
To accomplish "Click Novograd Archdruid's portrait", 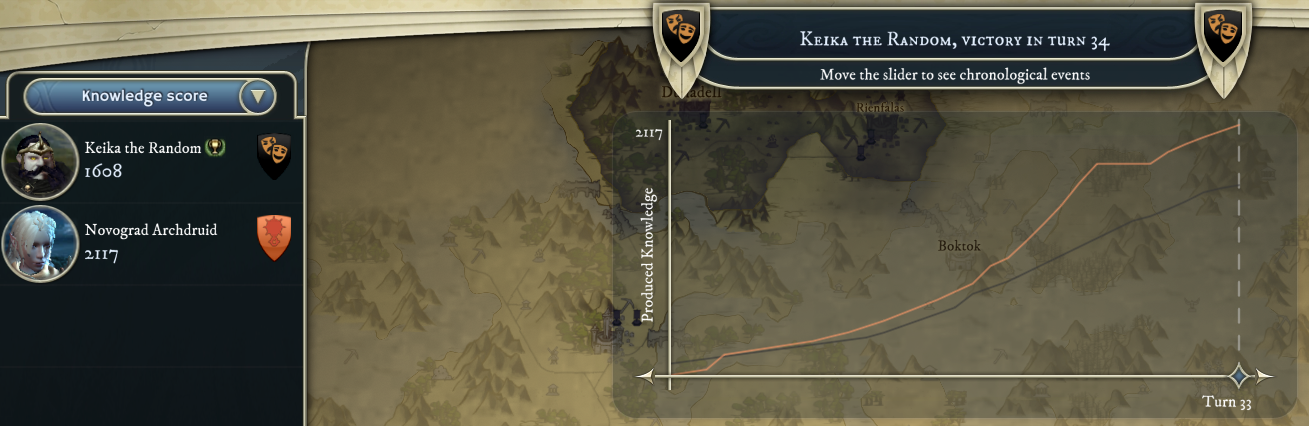I will (40, 243).
